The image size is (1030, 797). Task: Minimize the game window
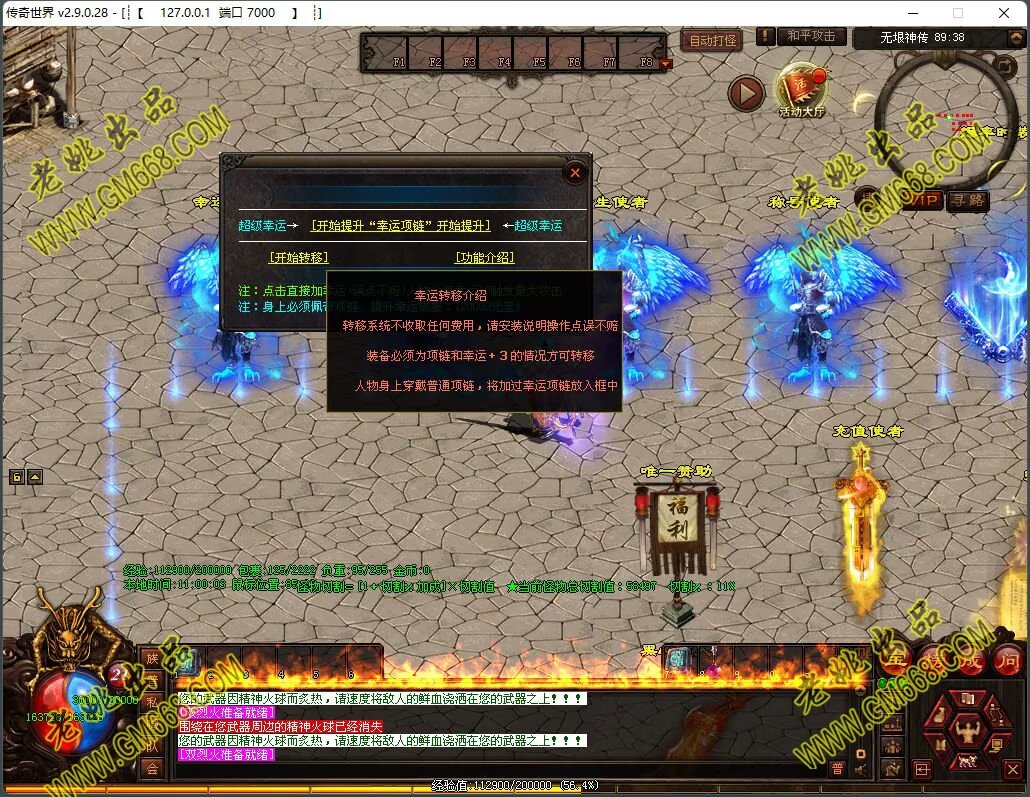[x=913, y=13]
